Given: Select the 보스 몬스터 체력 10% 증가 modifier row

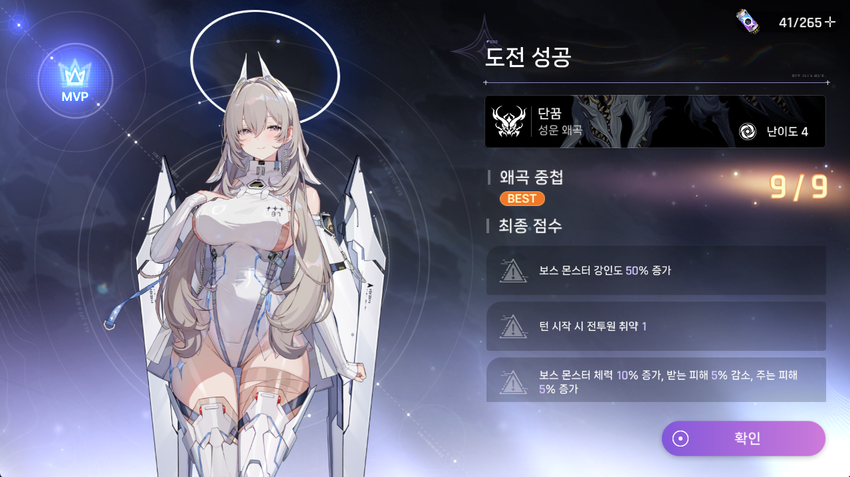Looking at the screenshot, I should (x=656, y=380).
